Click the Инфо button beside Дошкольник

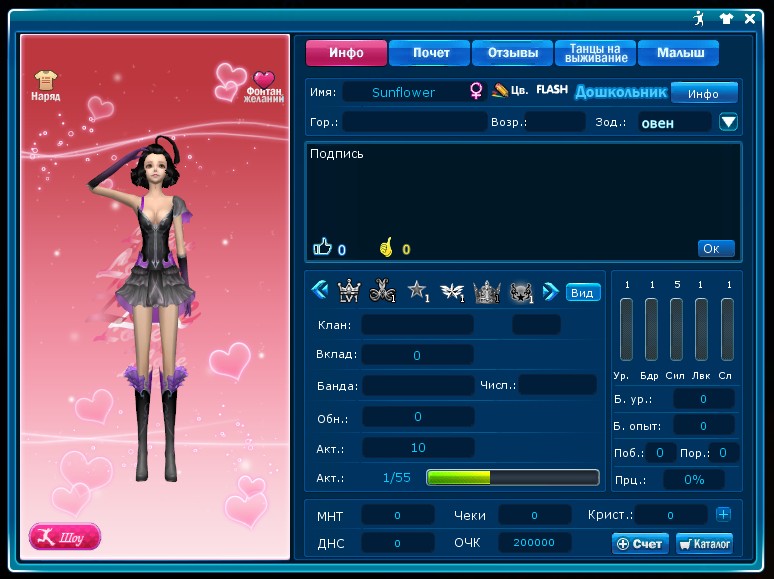[x=703, y=93]
